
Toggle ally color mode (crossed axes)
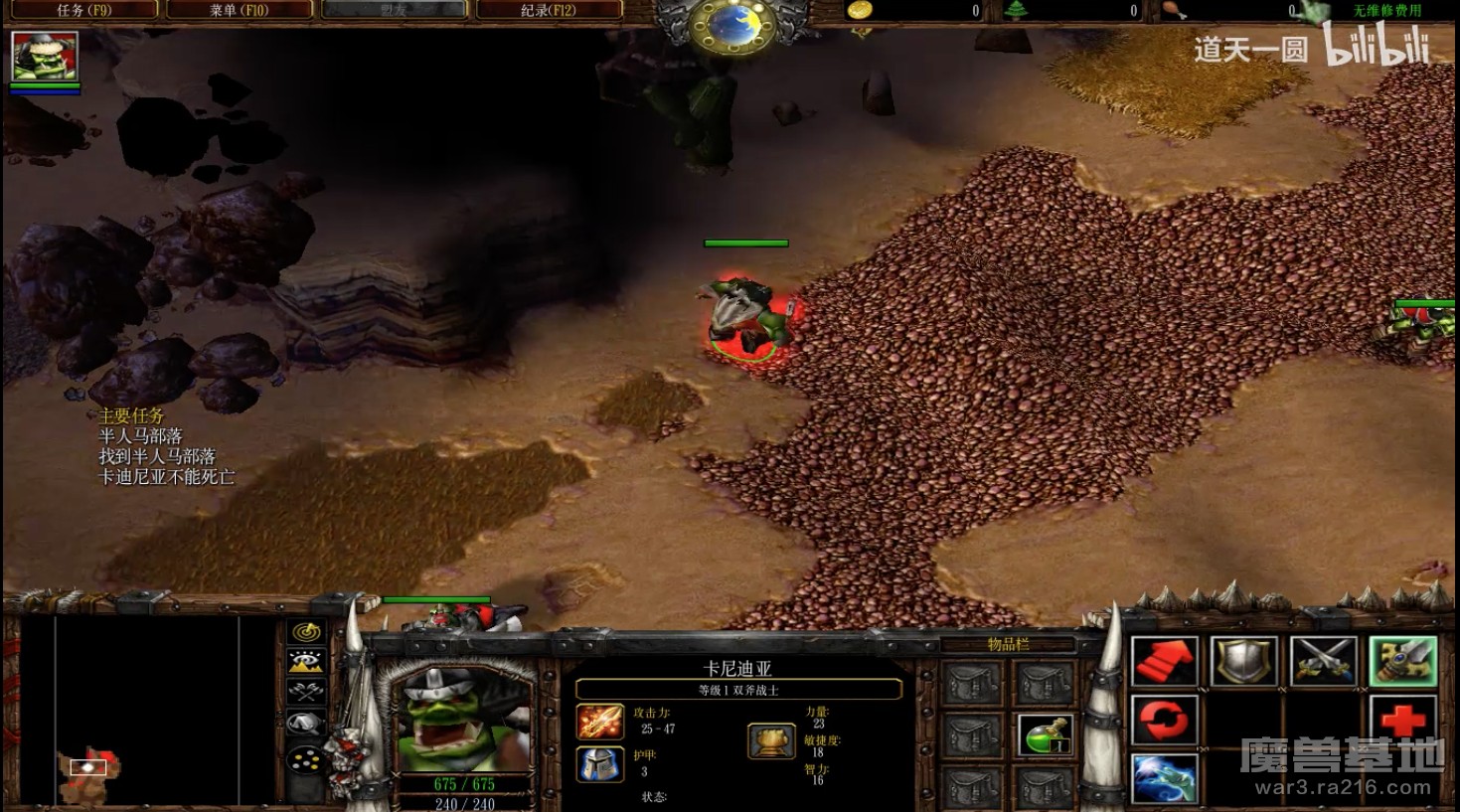coord(306,692)
